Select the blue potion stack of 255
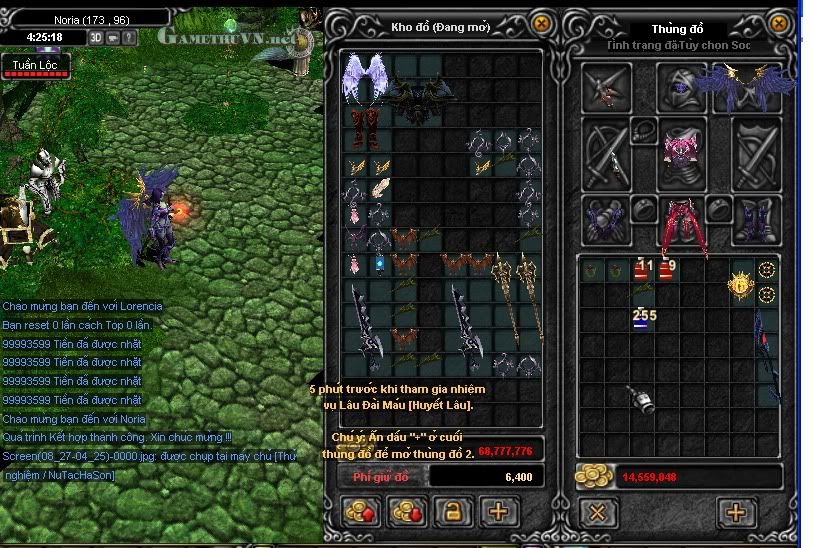The height and width of the screenshot is (548, 813). [643, 320]
